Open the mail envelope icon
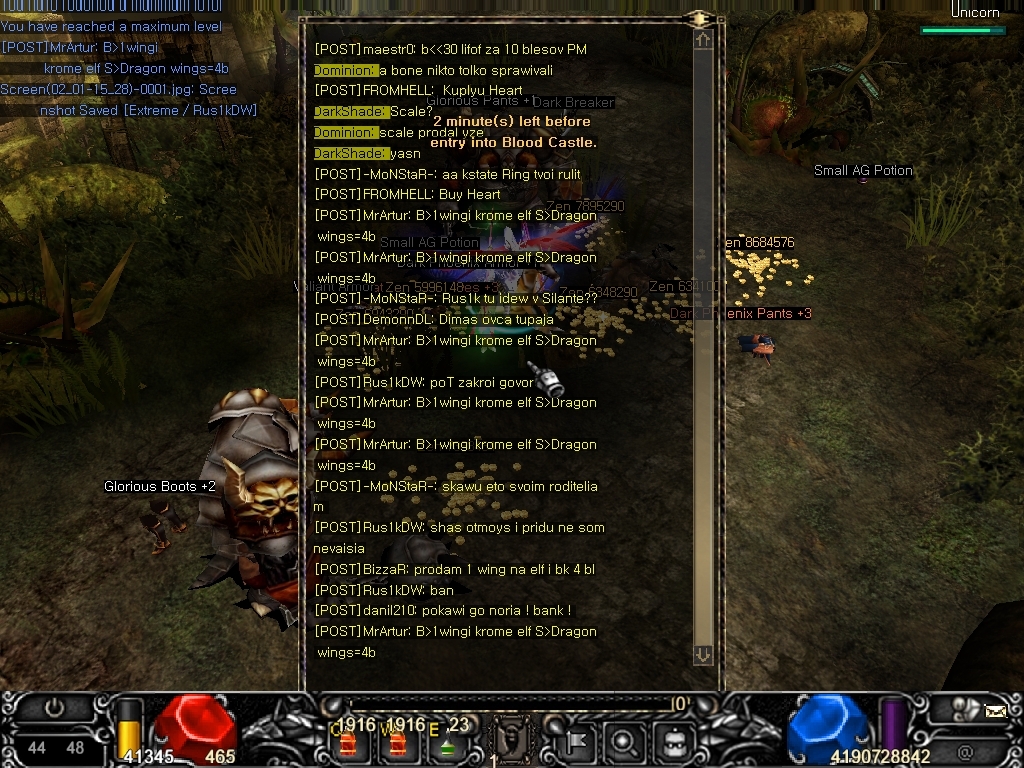This screenshot has width=1024, height=768. pyautogui.click(x=995, y=711)
